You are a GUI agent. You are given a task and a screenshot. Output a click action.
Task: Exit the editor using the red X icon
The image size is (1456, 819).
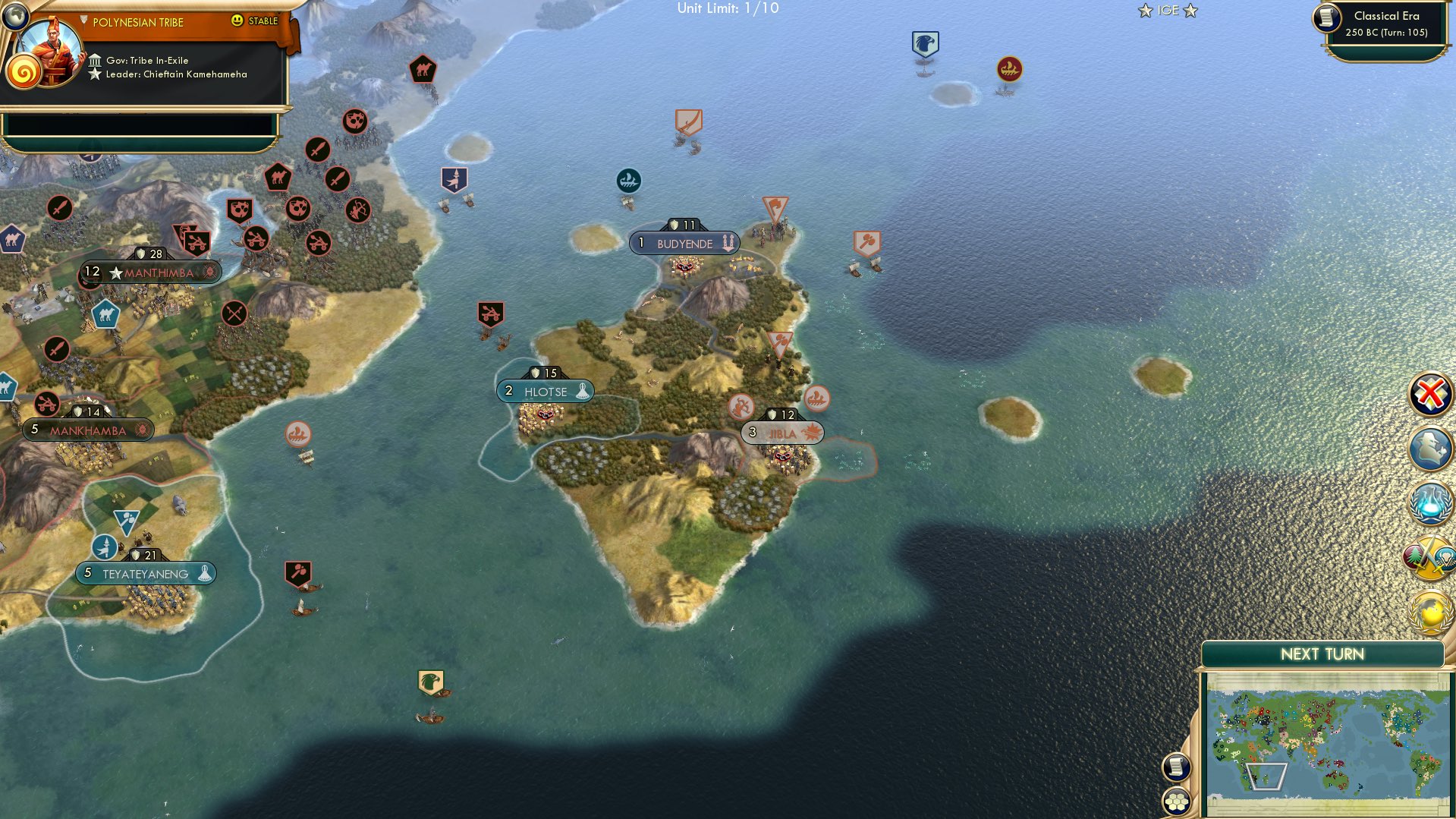1431,392
